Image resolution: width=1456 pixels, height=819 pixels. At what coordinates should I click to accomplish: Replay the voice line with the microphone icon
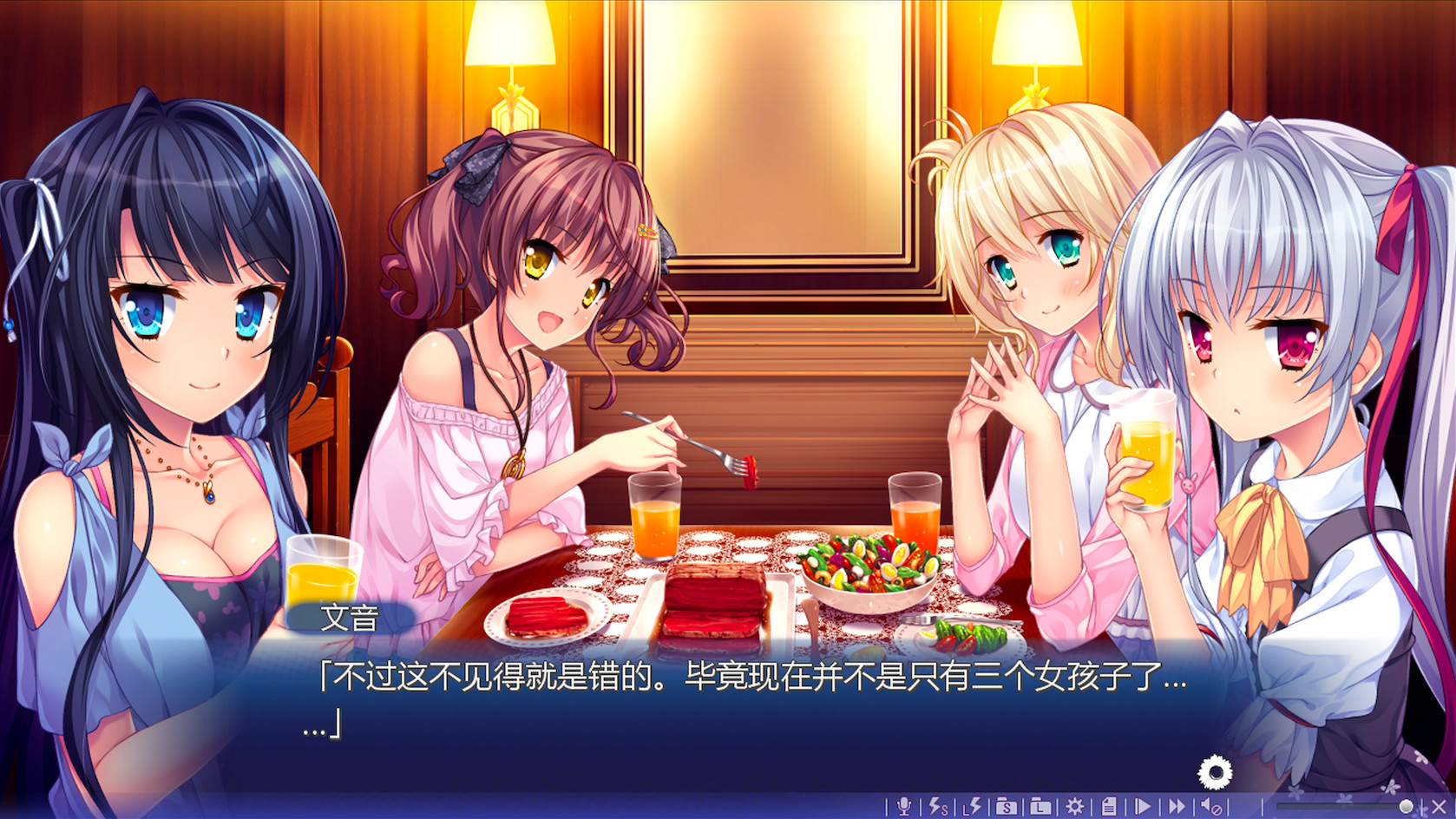coord(906,805)
